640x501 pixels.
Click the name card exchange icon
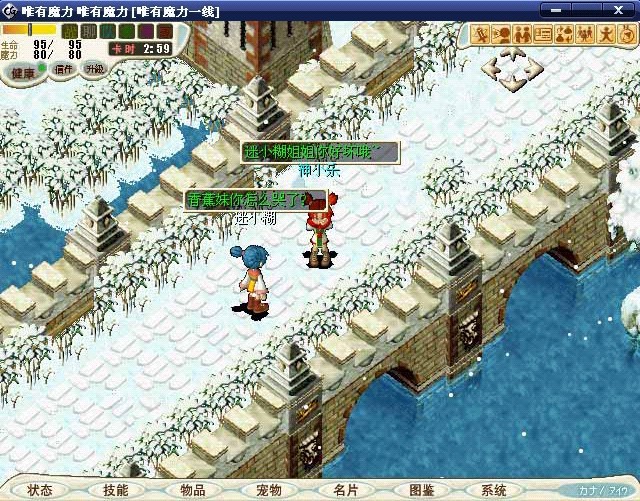pyautogui.click(x=544, y=33)
